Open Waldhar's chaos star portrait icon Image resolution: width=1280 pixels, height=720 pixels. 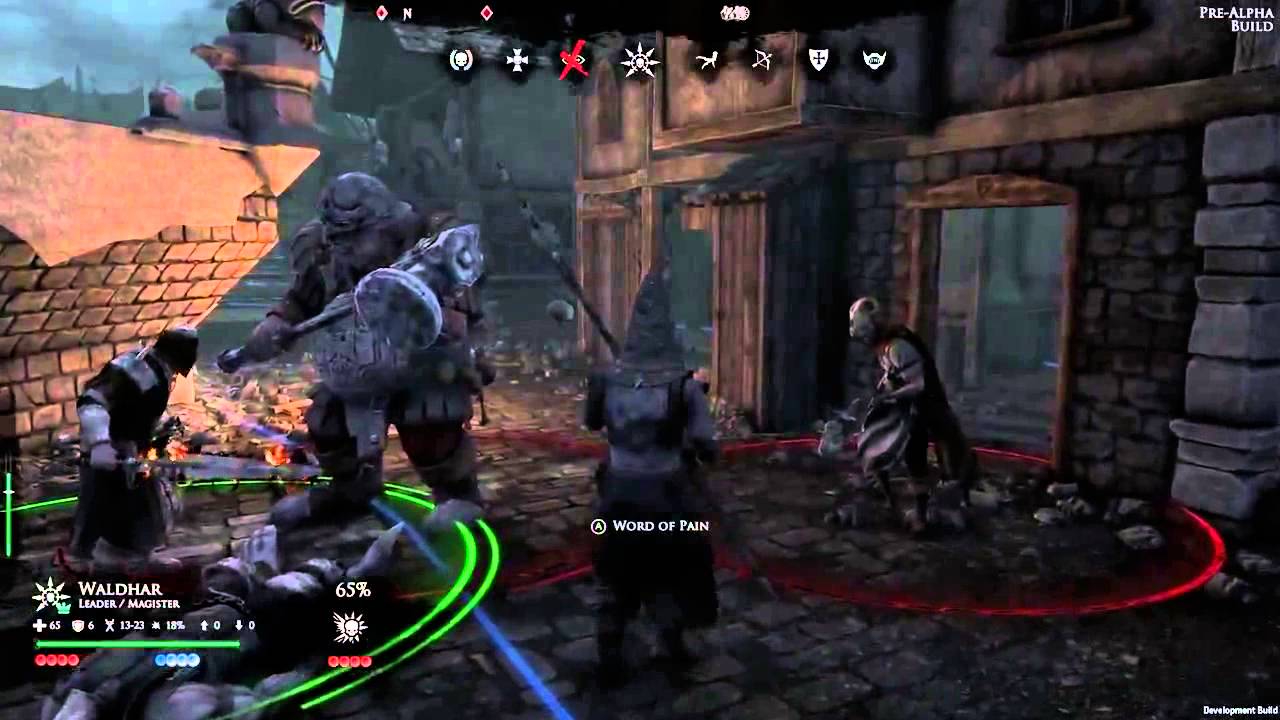[51, 596]
